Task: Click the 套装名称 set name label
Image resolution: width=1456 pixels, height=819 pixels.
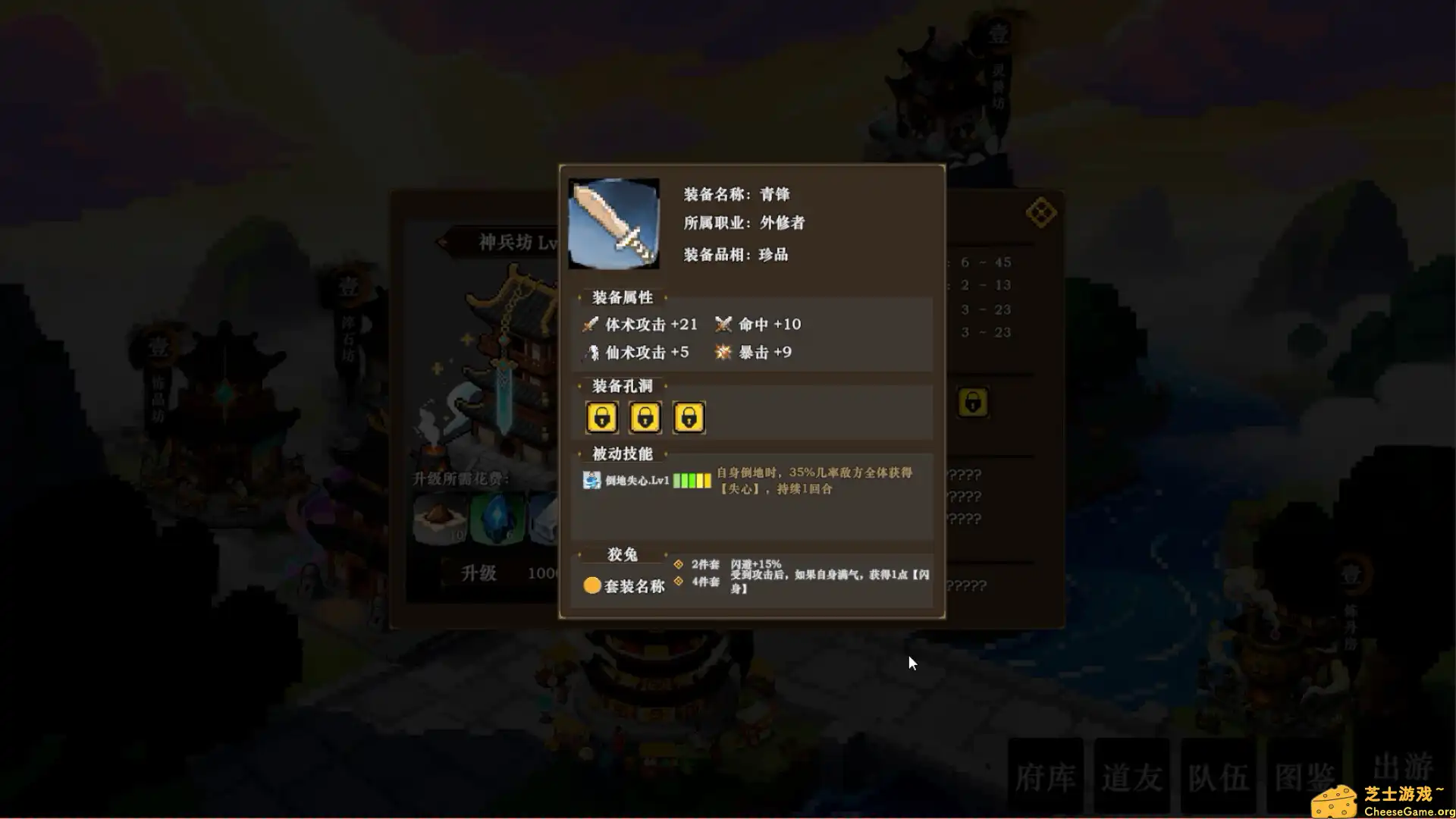Action: [x=634, y=585]
